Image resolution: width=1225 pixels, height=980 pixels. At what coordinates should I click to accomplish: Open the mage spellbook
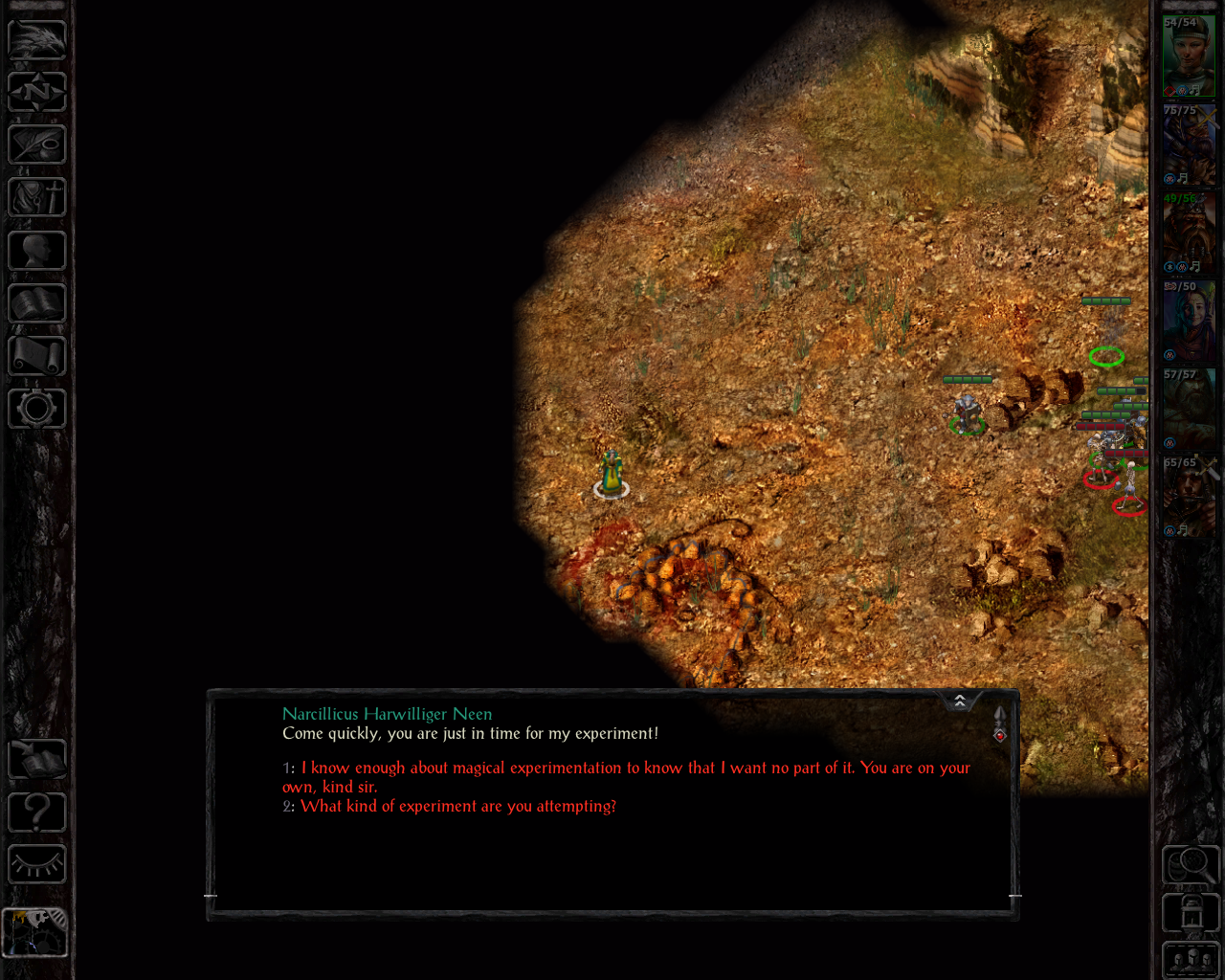tap(37, 303)
